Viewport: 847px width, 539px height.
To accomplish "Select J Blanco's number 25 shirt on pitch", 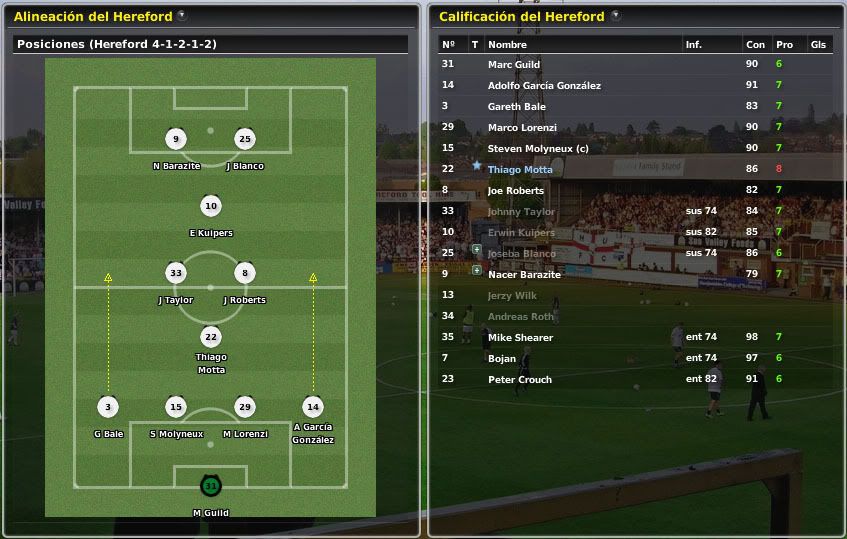I will (244, 139).
